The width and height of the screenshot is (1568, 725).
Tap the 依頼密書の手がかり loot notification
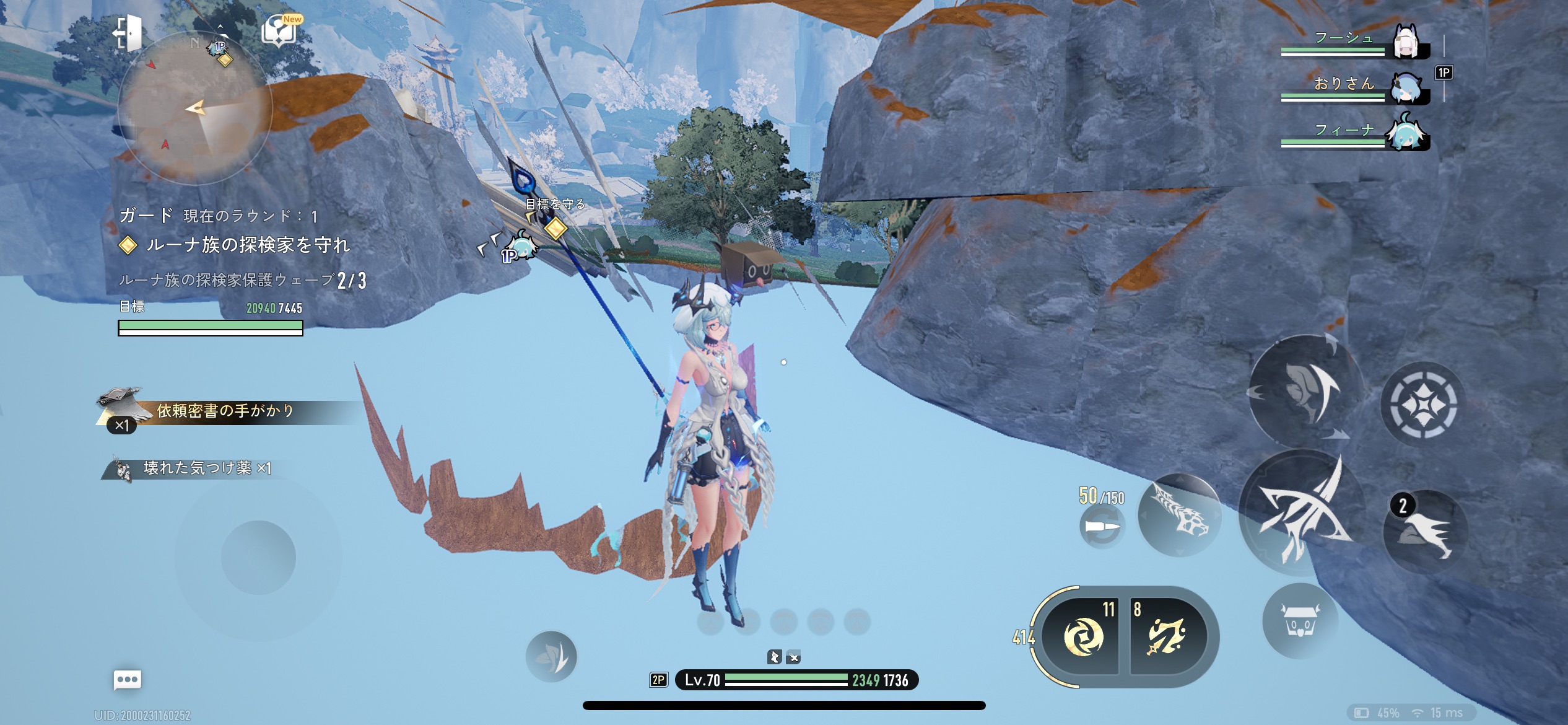[x=223, y=411]
